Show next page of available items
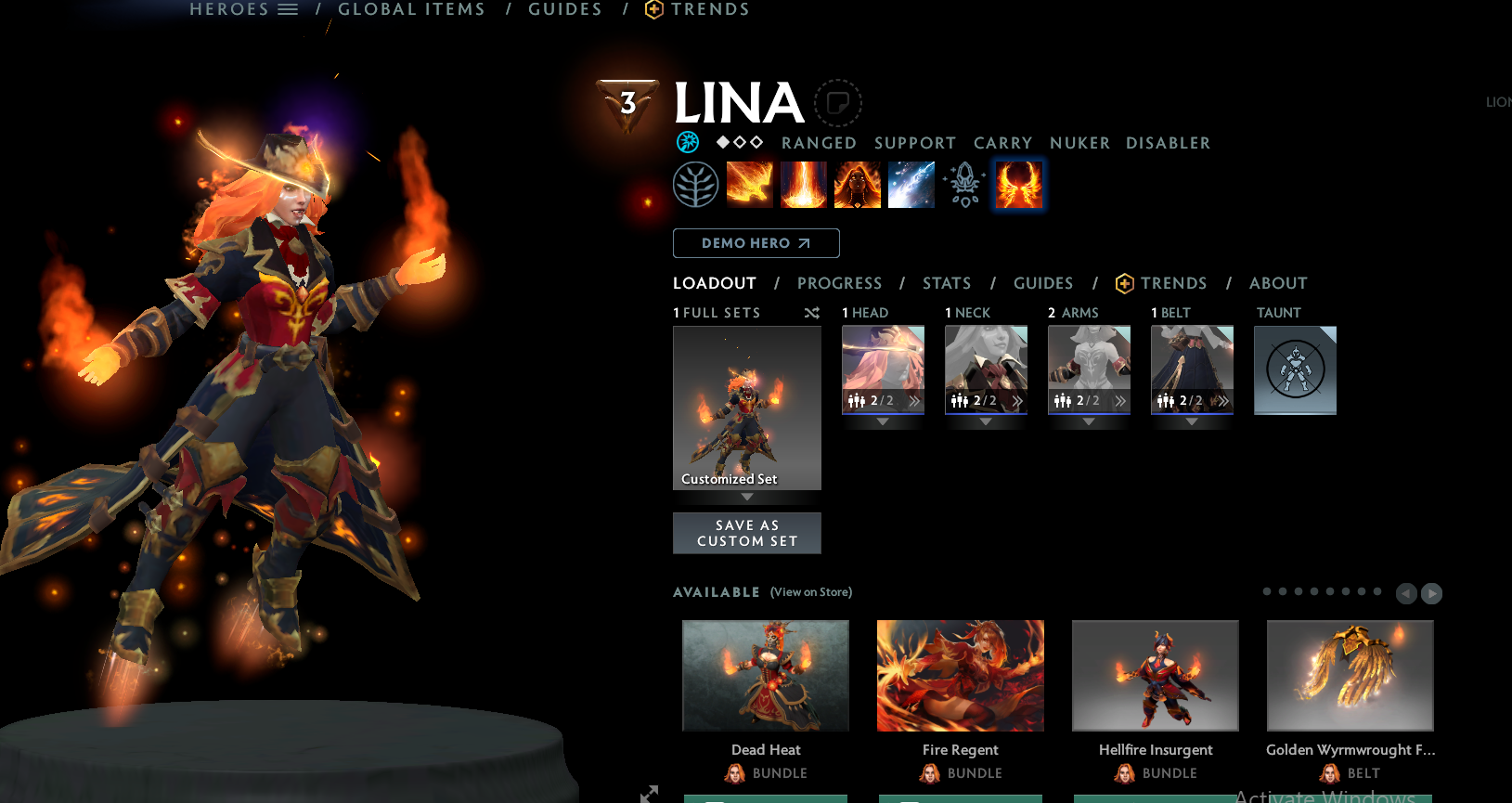 coord(1431,593)
